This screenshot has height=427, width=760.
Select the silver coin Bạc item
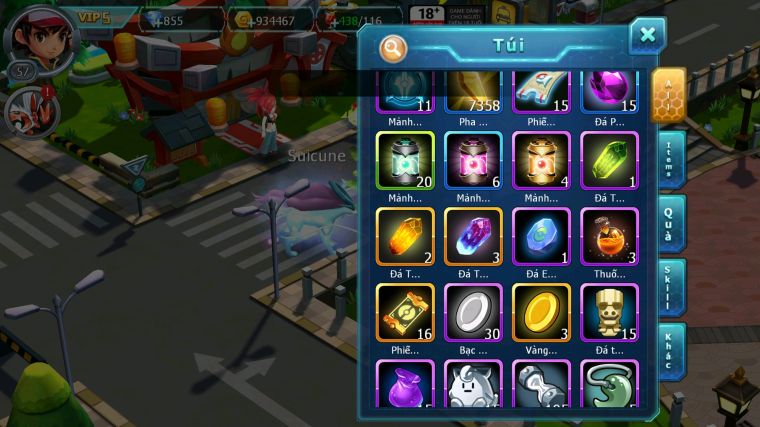coord(474,312)
